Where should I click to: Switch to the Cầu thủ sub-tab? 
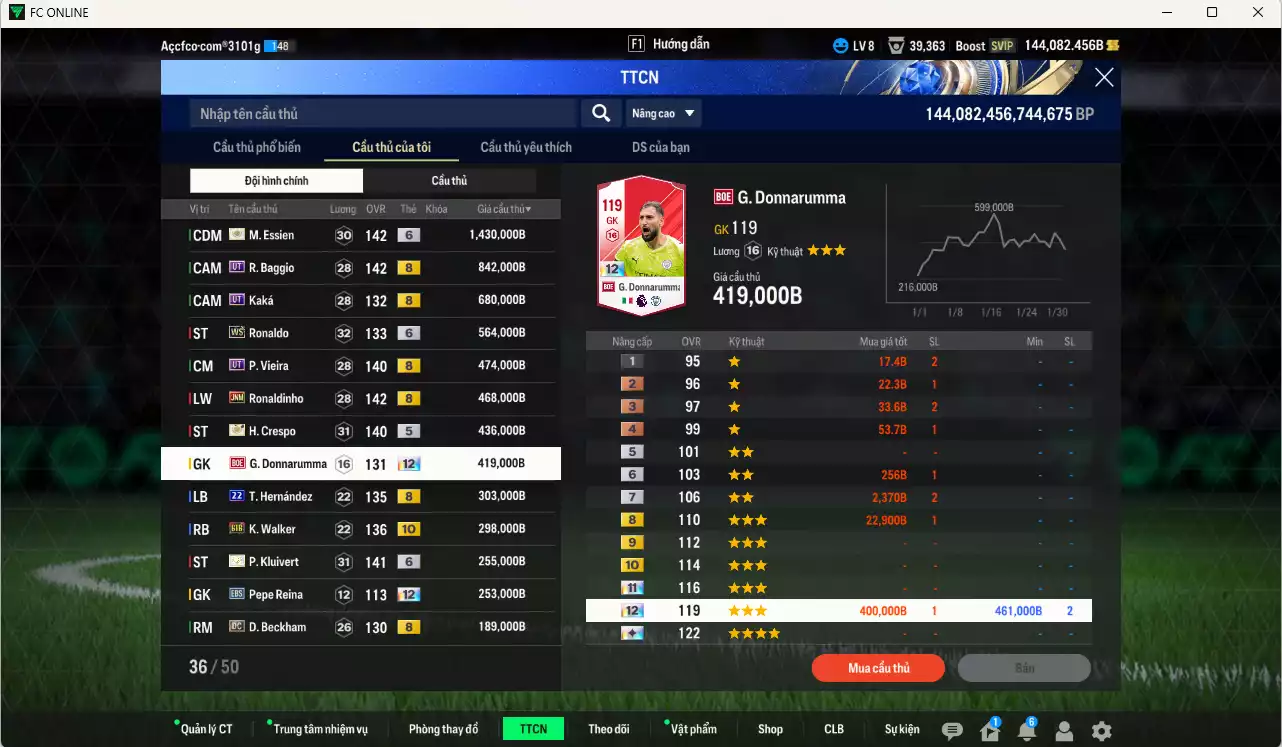tap(449, 181)
